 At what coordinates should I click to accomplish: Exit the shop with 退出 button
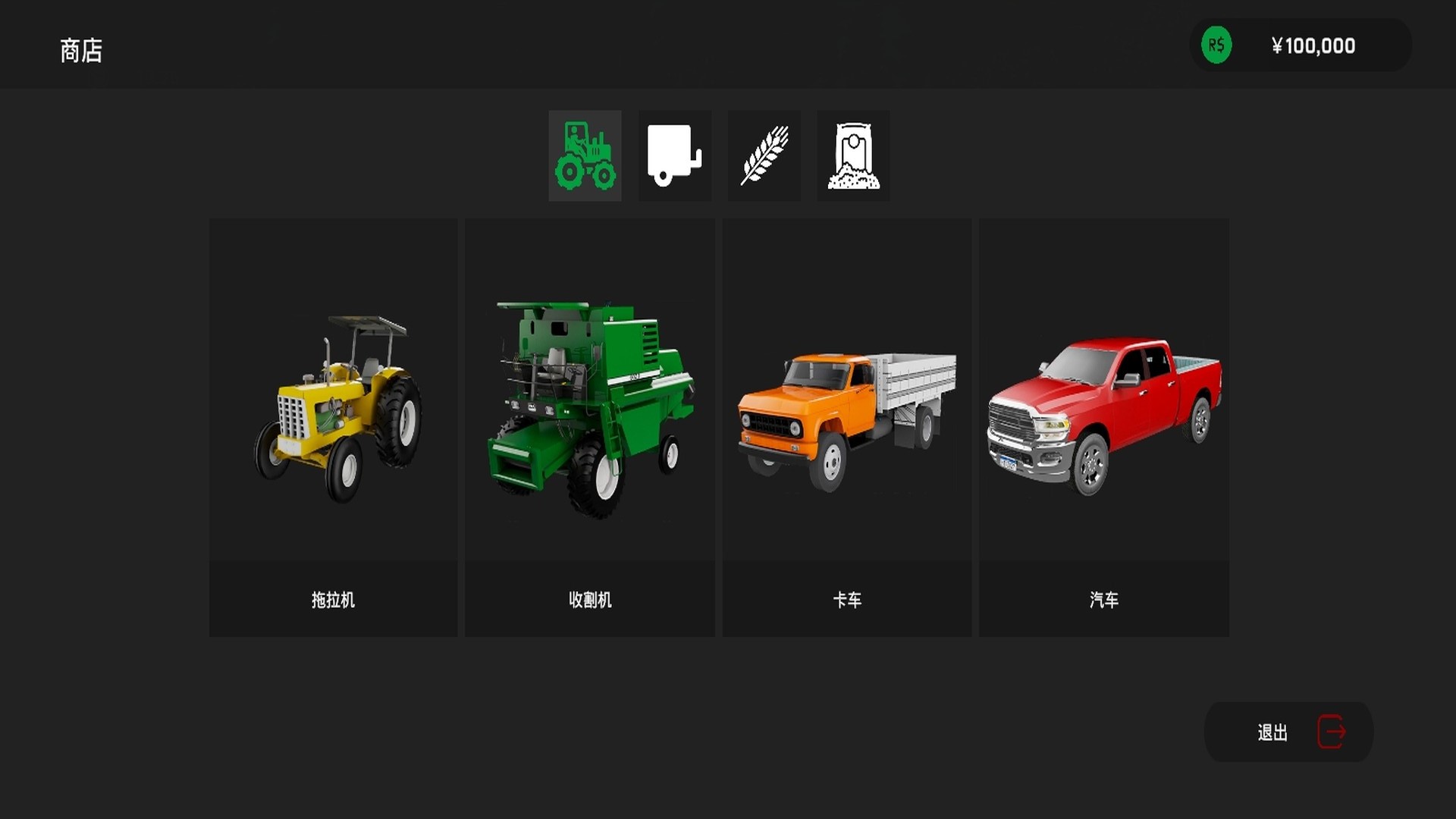pyautogui.click(x=1288, y=732)
